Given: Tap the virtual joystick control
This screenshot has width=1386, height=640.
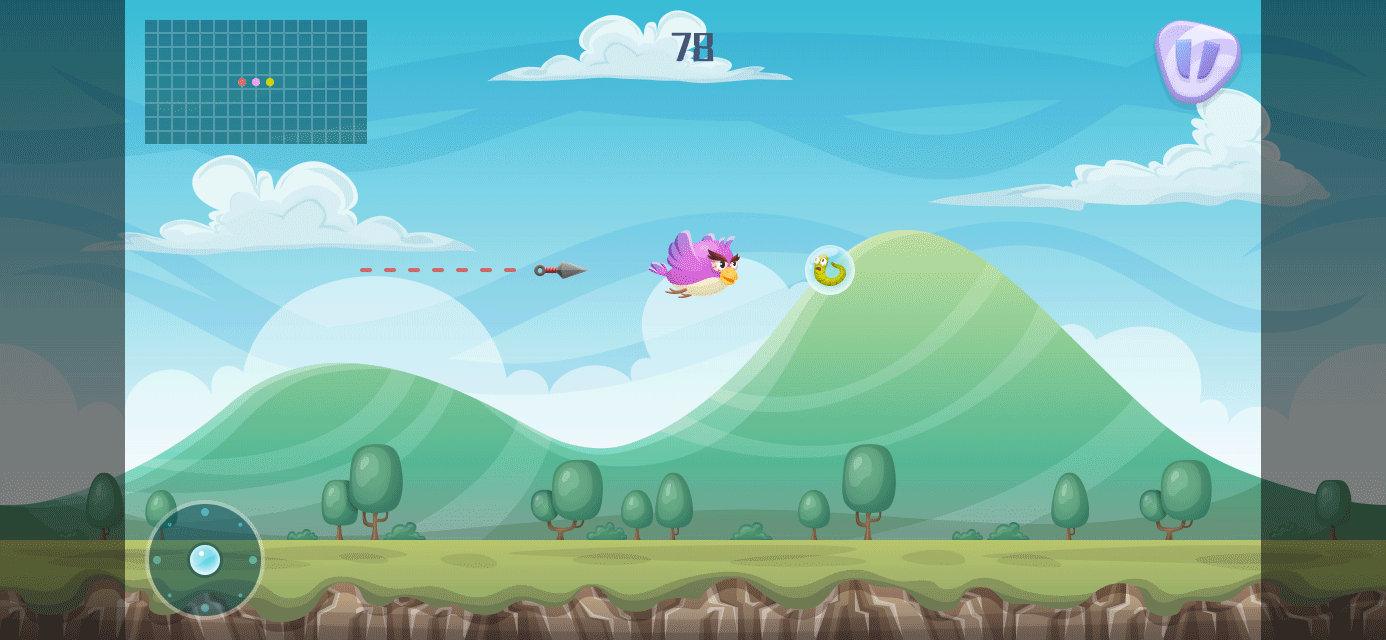Looking at the screenshot, I should (205, 559).
